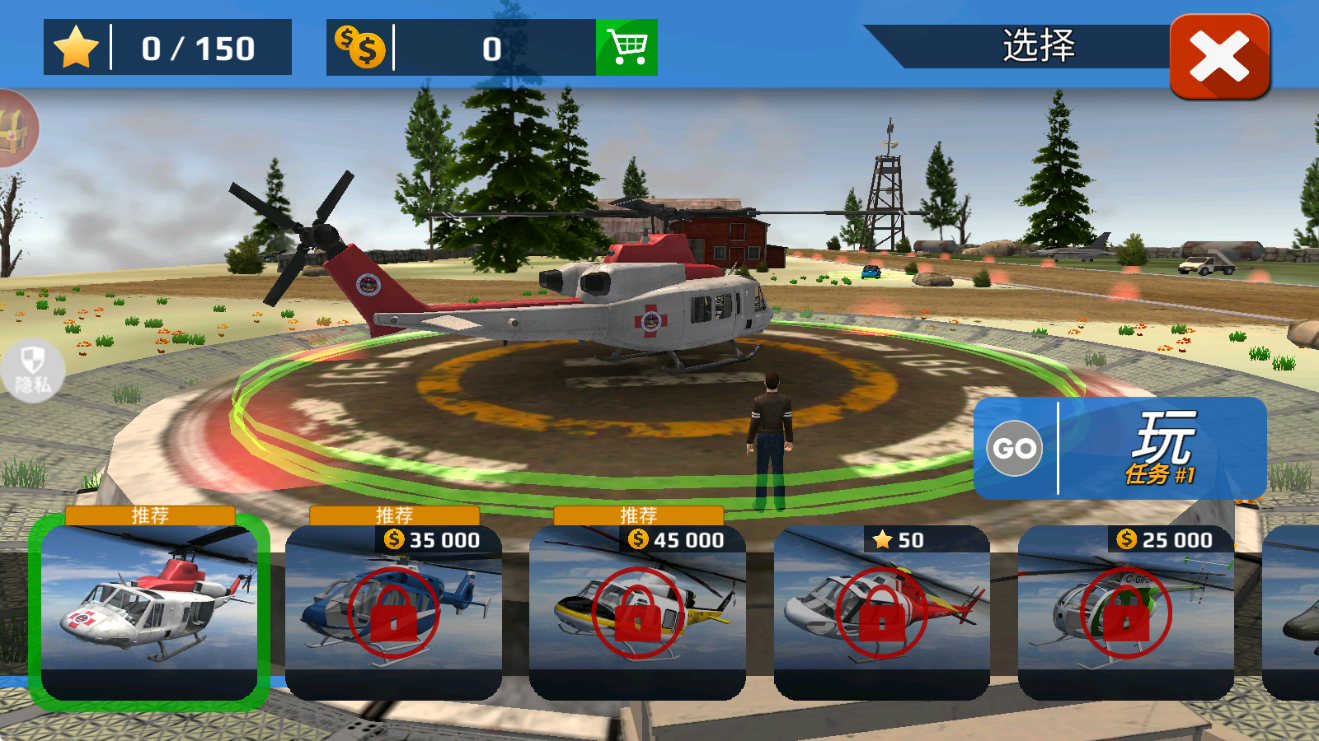Close the helicopter selection screen
Screen dimensions: 1319x741
pyautogui.click(x=1219, y=56)
